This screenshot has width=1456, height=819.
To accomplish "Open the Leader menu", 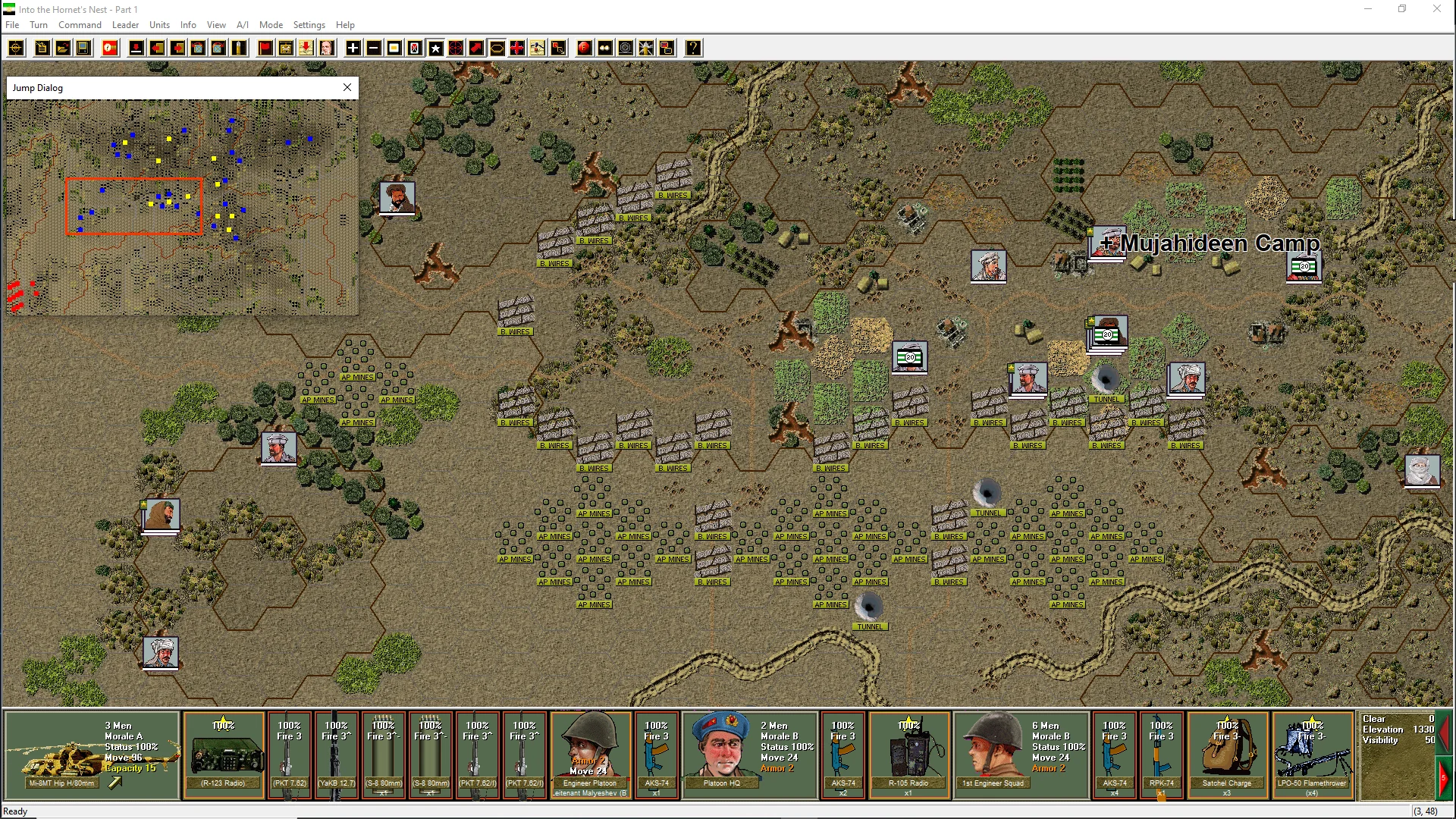I will pos(125,25).
